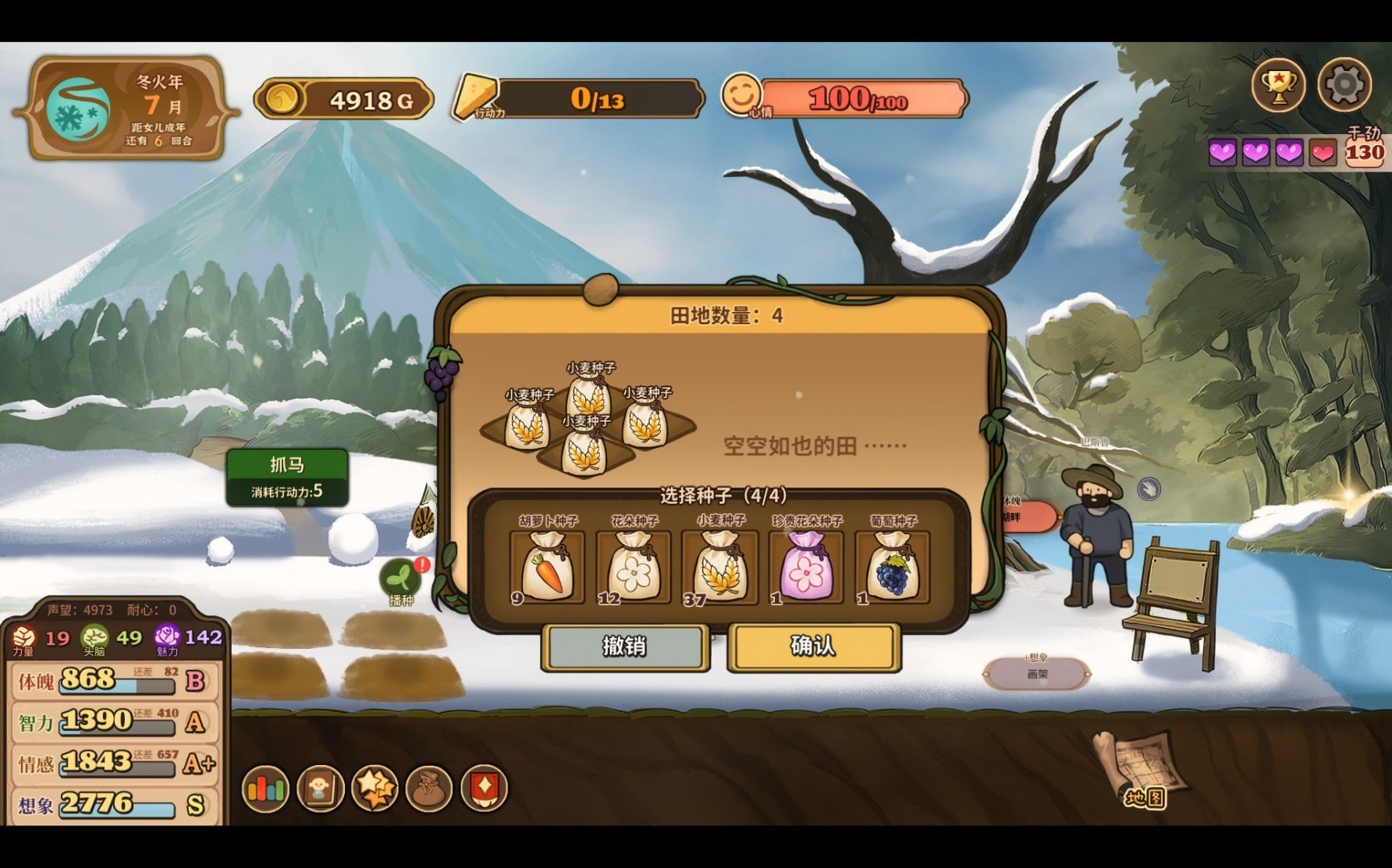
Task: Open the character portrait card icon
Action: (320, 788)
